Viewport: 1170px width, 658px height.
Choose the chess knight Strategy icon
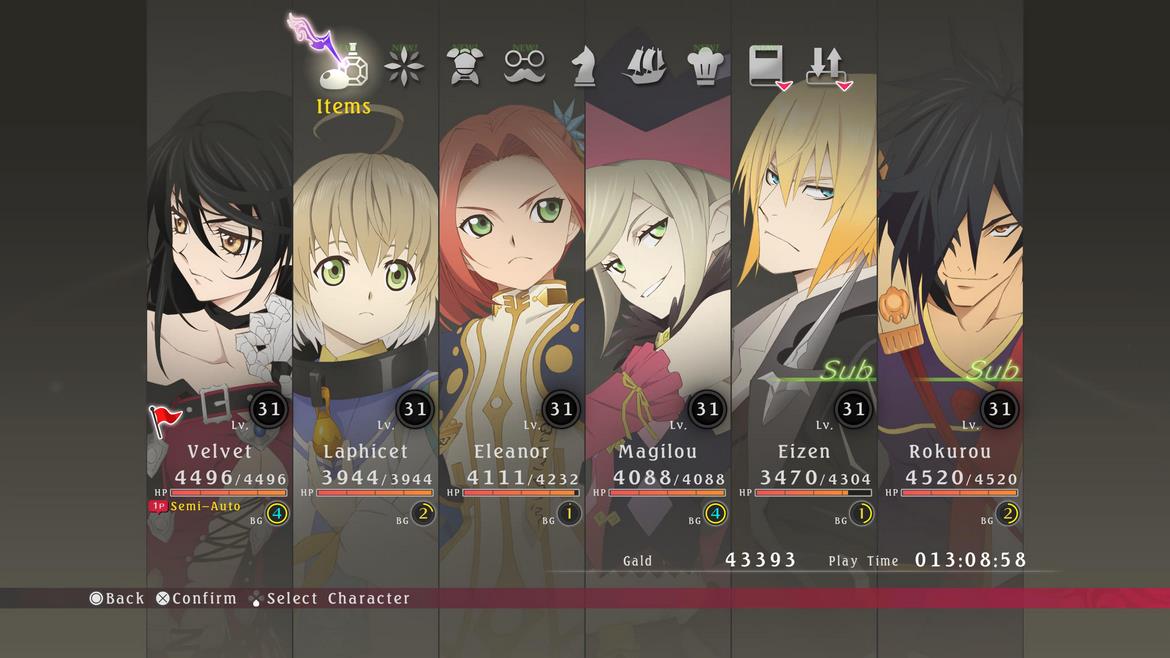click(584, 66)
